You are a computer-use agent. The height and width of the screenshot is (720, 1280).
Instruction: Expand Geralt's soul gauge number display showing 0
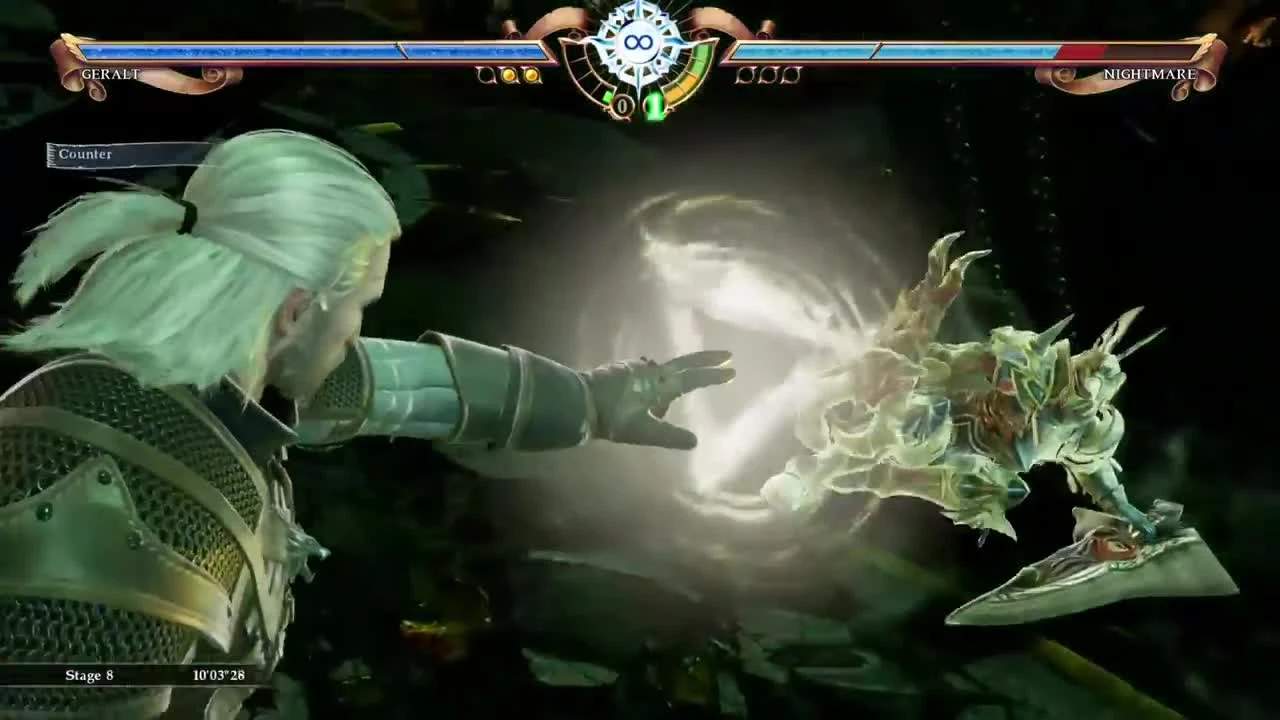[623, 103]
